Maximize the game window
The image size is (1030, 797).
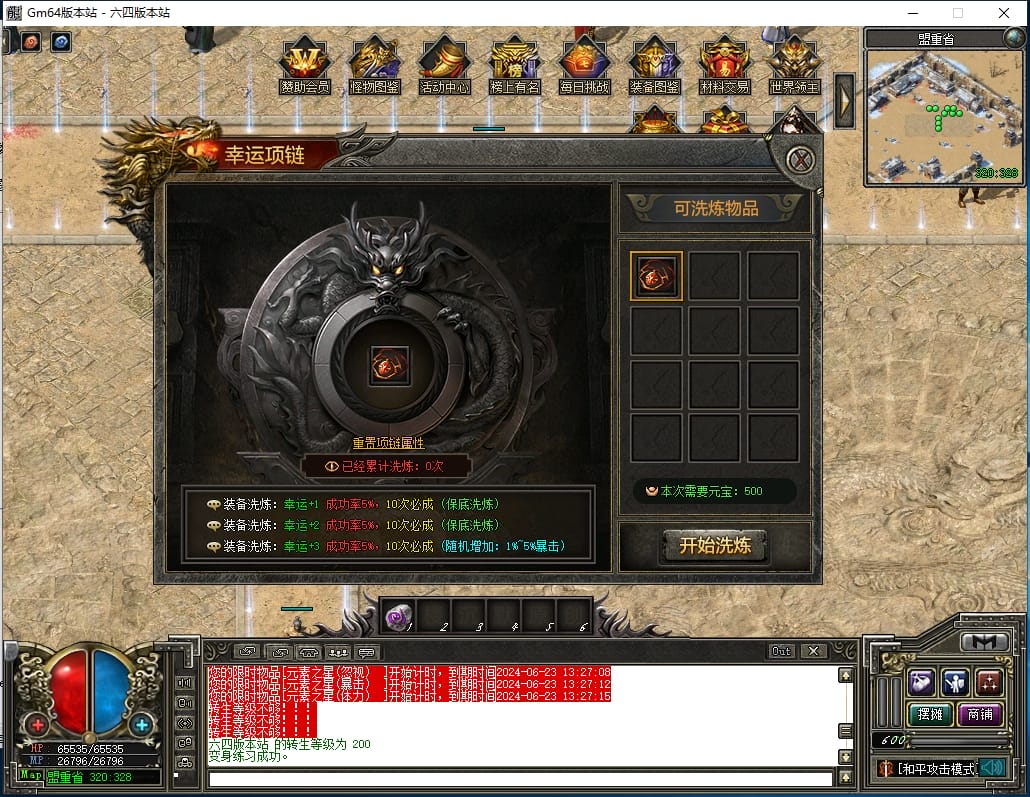958,13
